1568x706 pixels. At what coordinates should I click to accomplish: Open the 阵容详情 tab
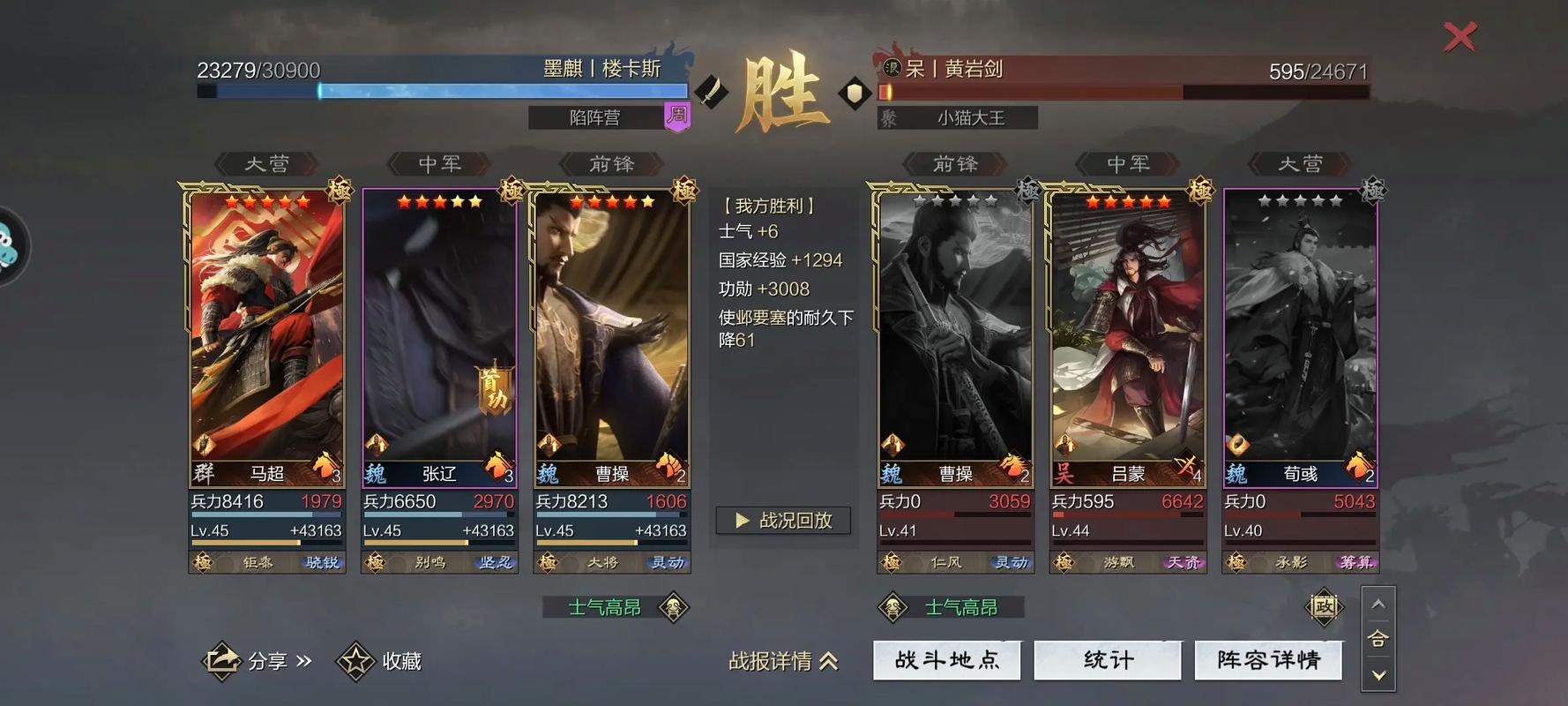1269,659
